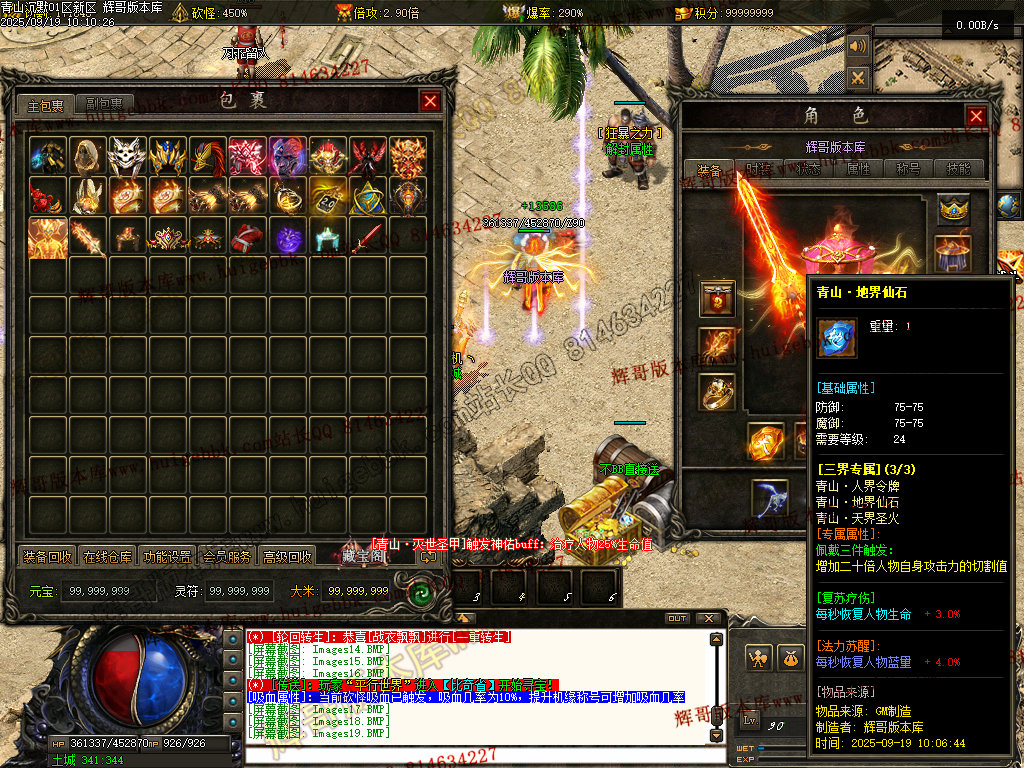This screenshot has height=768, width=1024.
Task: Select the white skull mask item
Action: 127,156
